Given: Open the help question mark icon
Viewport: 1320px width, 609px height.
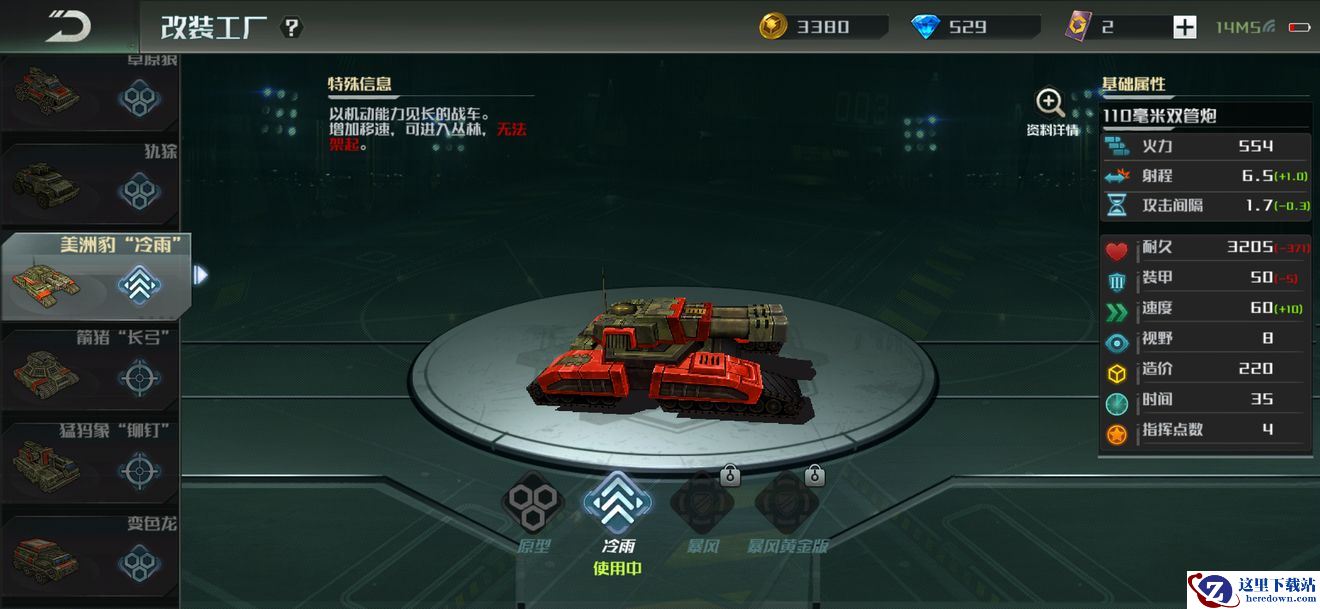Looking at the screenshot, I should [291, 27].
